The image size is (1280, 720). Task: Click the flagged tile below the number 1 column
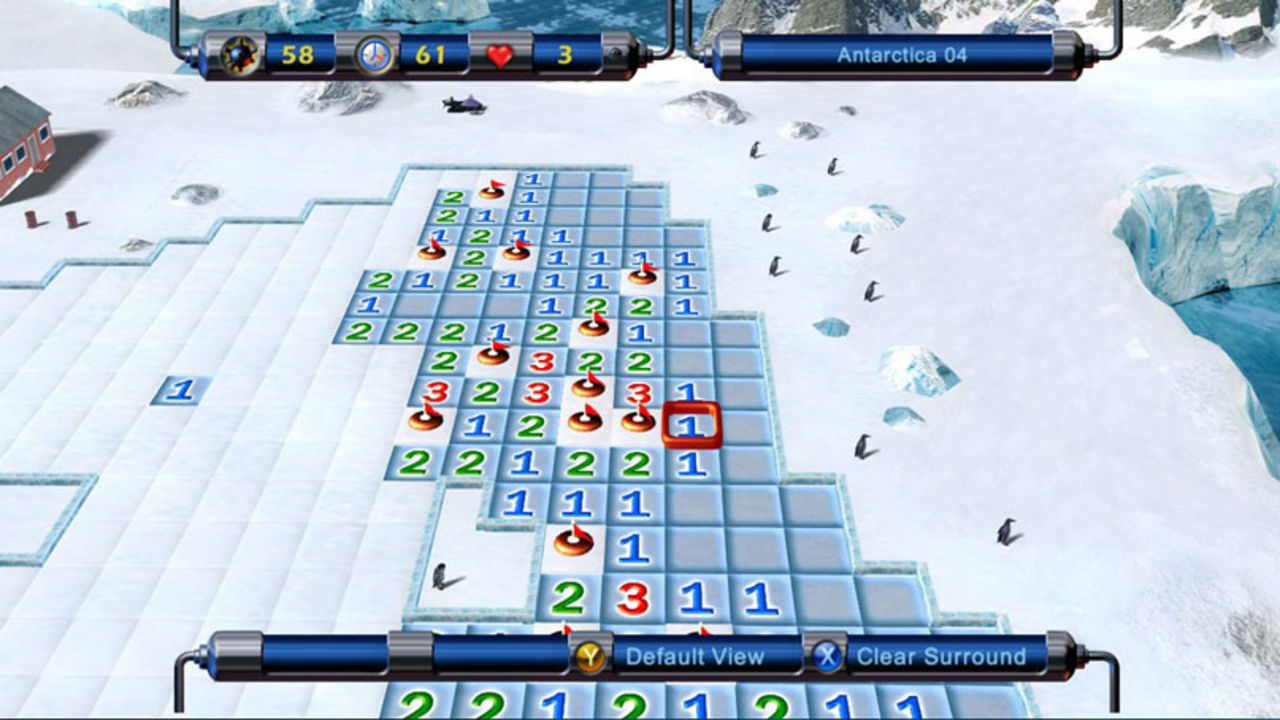pos(573,543)
